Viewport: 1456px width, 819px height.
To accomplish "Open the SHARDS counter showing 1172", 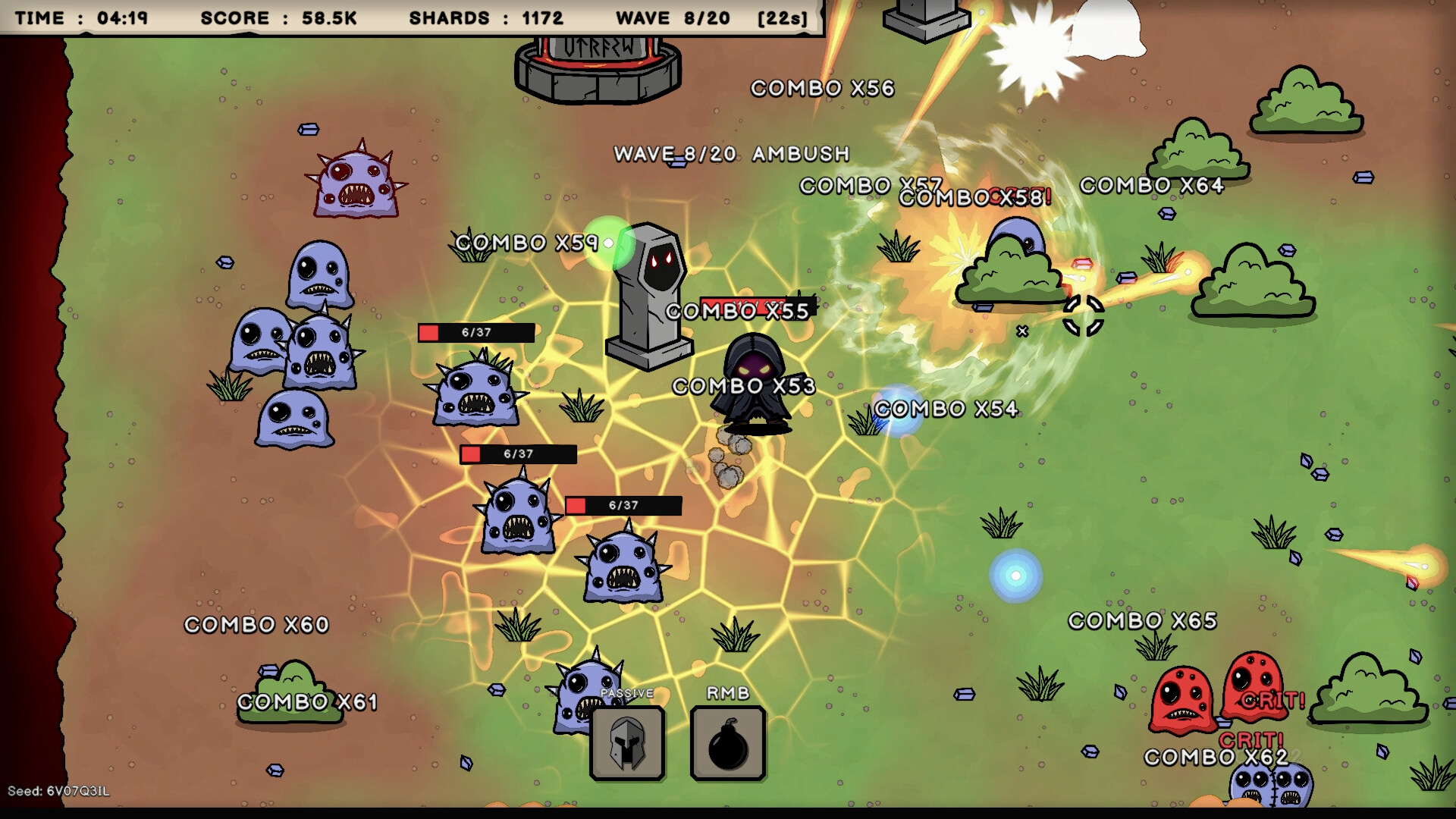I will (485, 17).
